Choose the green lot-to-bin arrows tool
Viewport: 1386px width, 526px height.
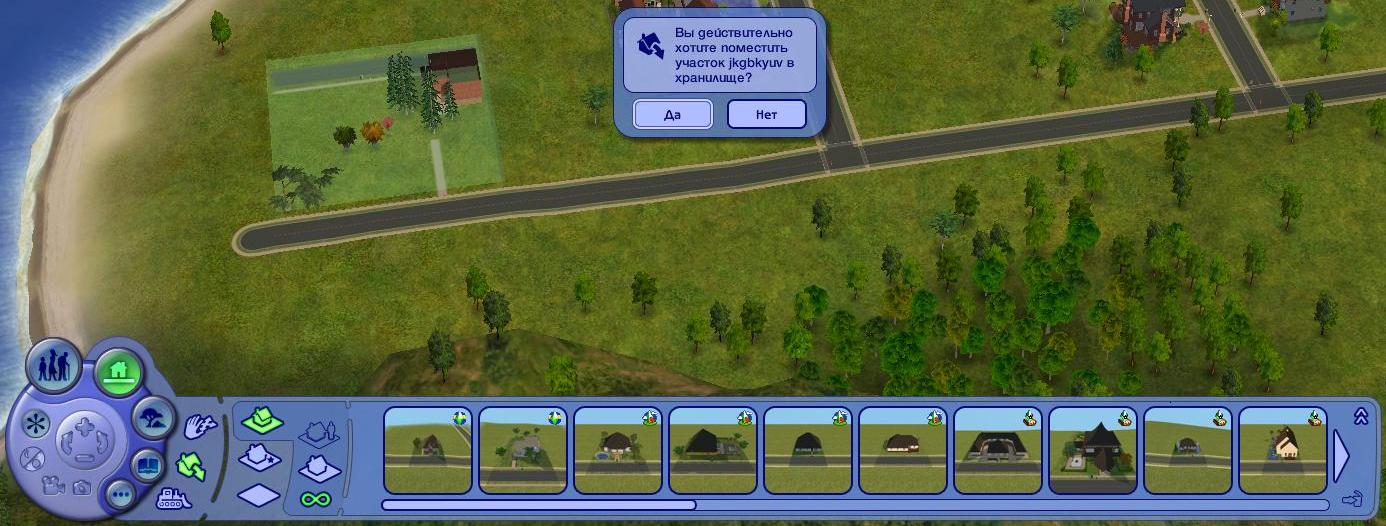tap(191, 465)
